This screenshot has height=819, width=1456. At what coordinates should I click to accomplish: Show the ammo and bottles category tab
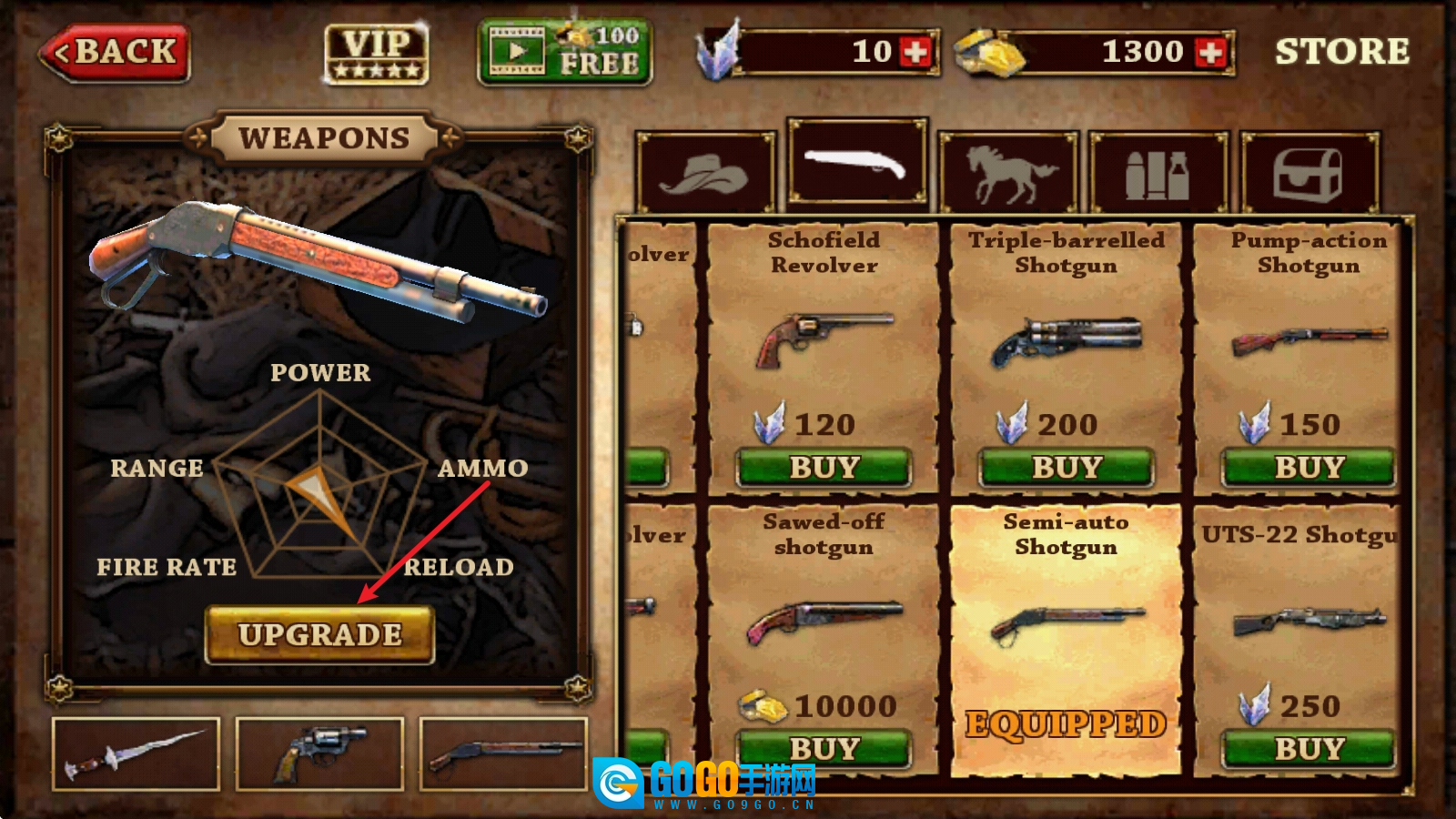tap(1158, 173)
